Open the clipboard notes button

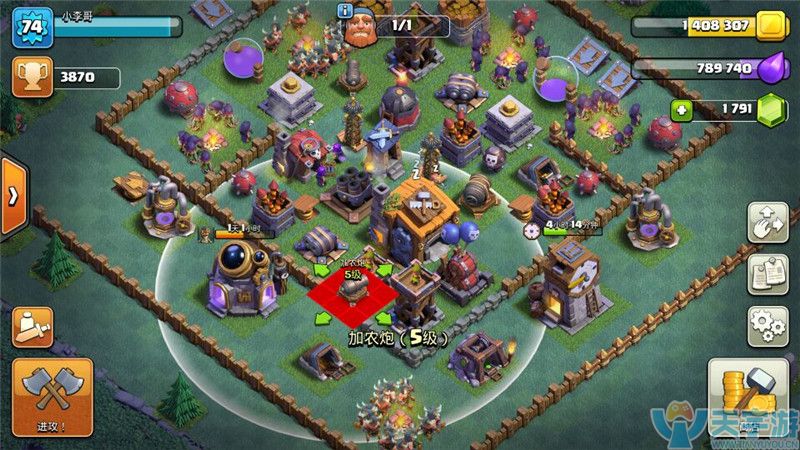click(x=767, y=273)
